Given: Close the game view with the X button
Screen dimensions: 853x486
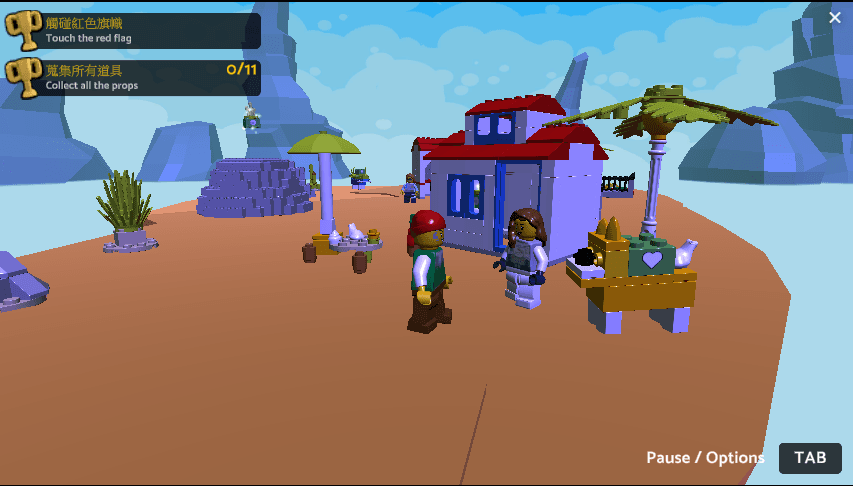Looking at the screenshot, I should click(x=835, y=17).
